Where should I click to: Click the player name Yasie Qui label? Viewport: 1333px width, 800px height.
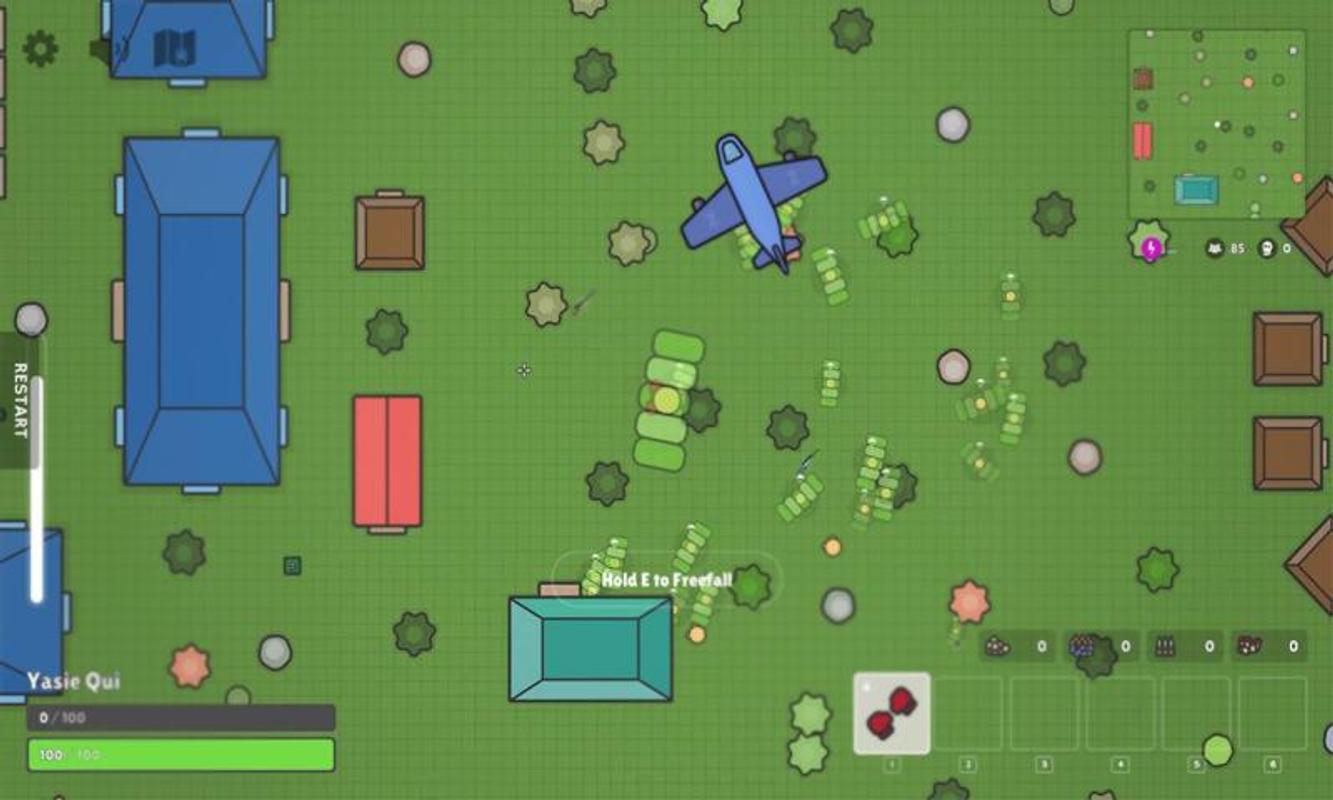(75, 682)
